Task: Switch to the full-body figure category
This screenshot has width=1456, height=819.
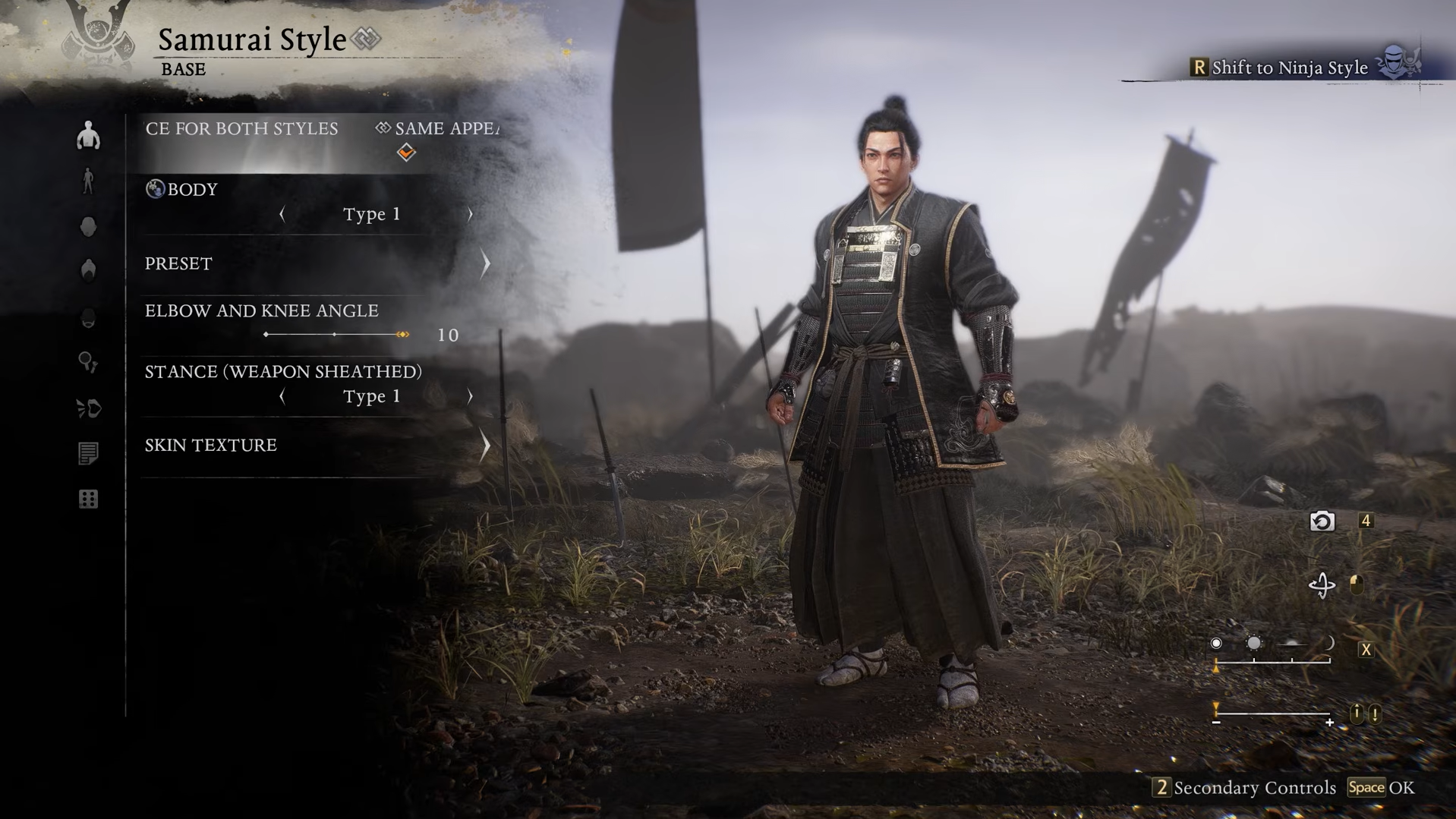Action: coord(88,181)
